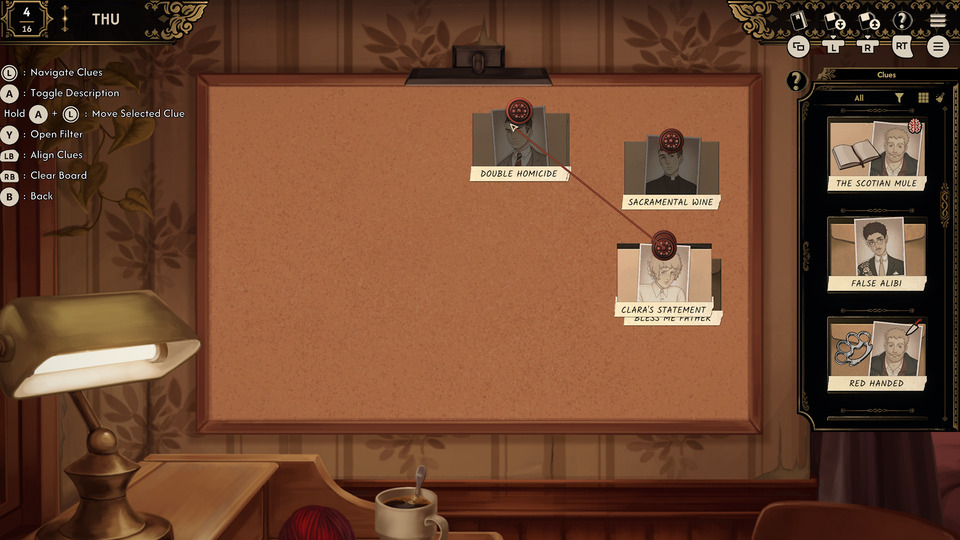Pick the False Alibi clue card
960x540 pixels.
pyautogui.click(x=877, y=254)
